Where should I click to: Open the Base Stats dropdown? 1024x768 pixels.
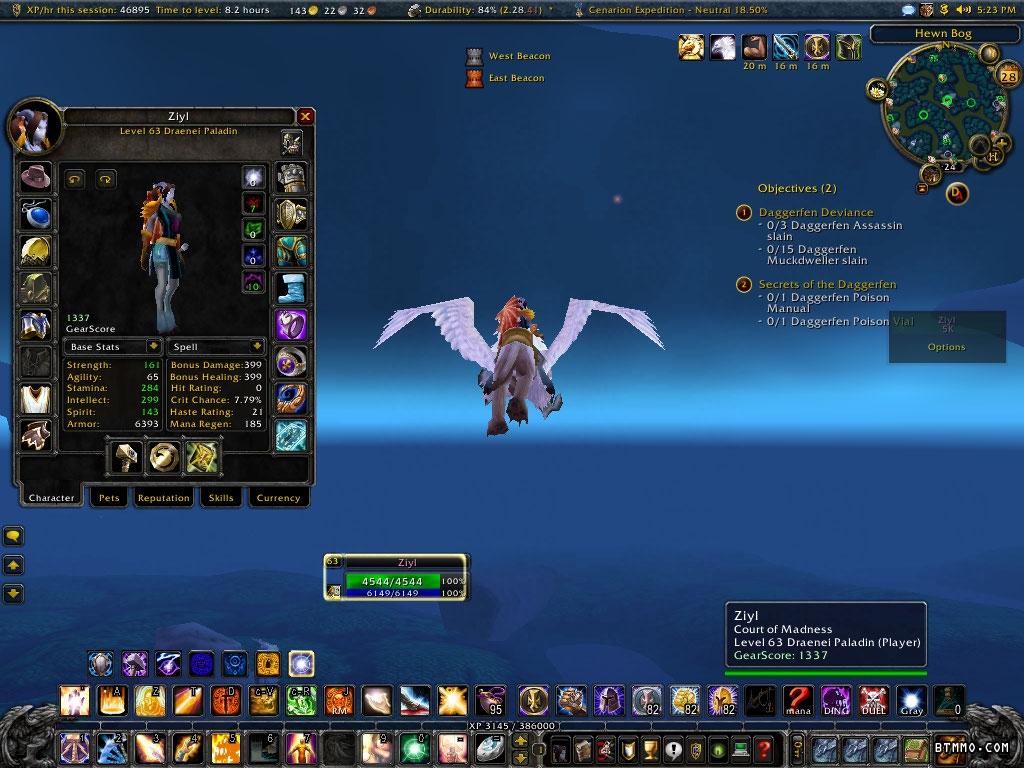pos(111,347)
